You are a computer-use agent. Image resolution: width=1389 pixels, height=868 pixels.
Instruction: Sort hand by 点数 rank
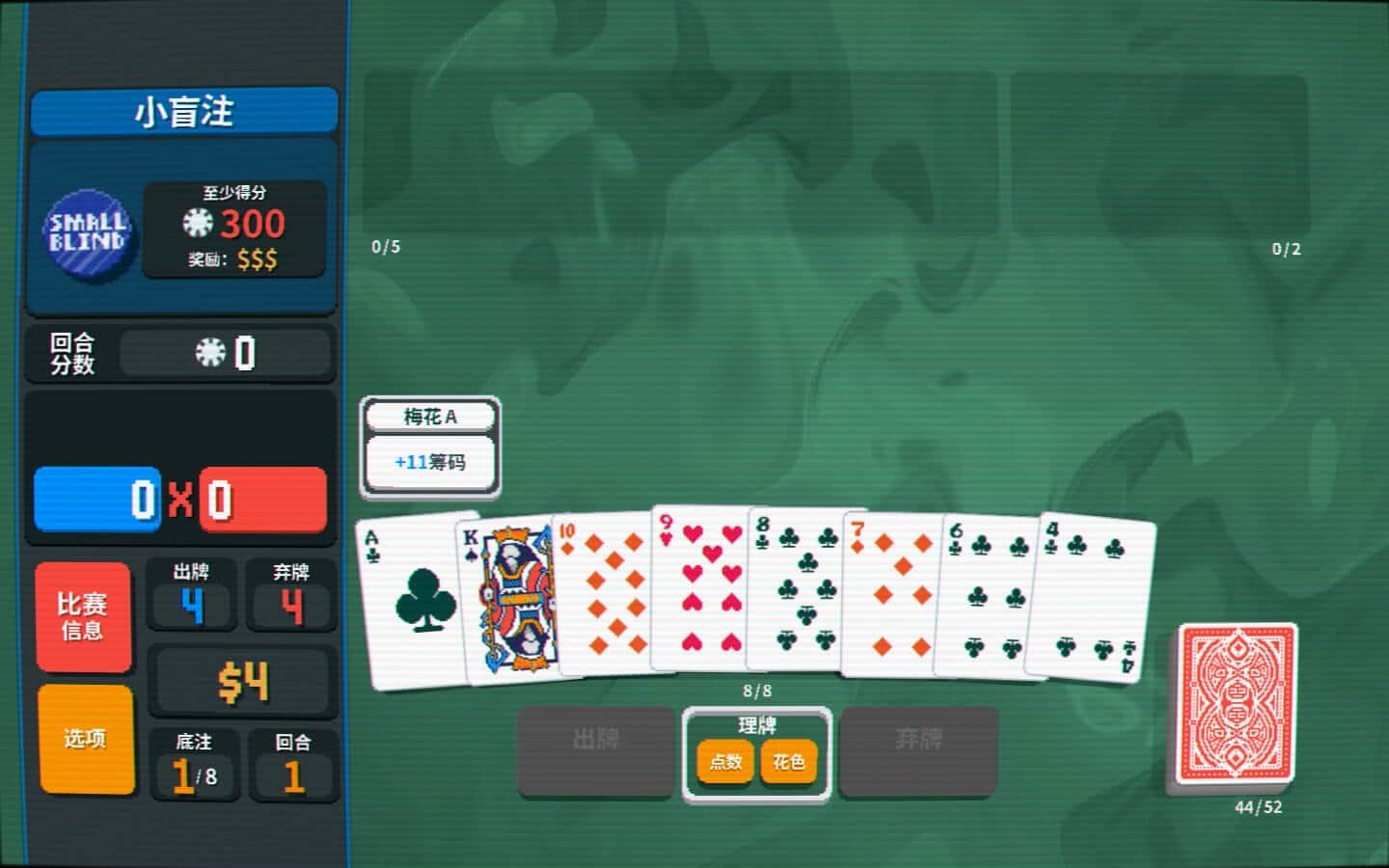coord(725,762)
